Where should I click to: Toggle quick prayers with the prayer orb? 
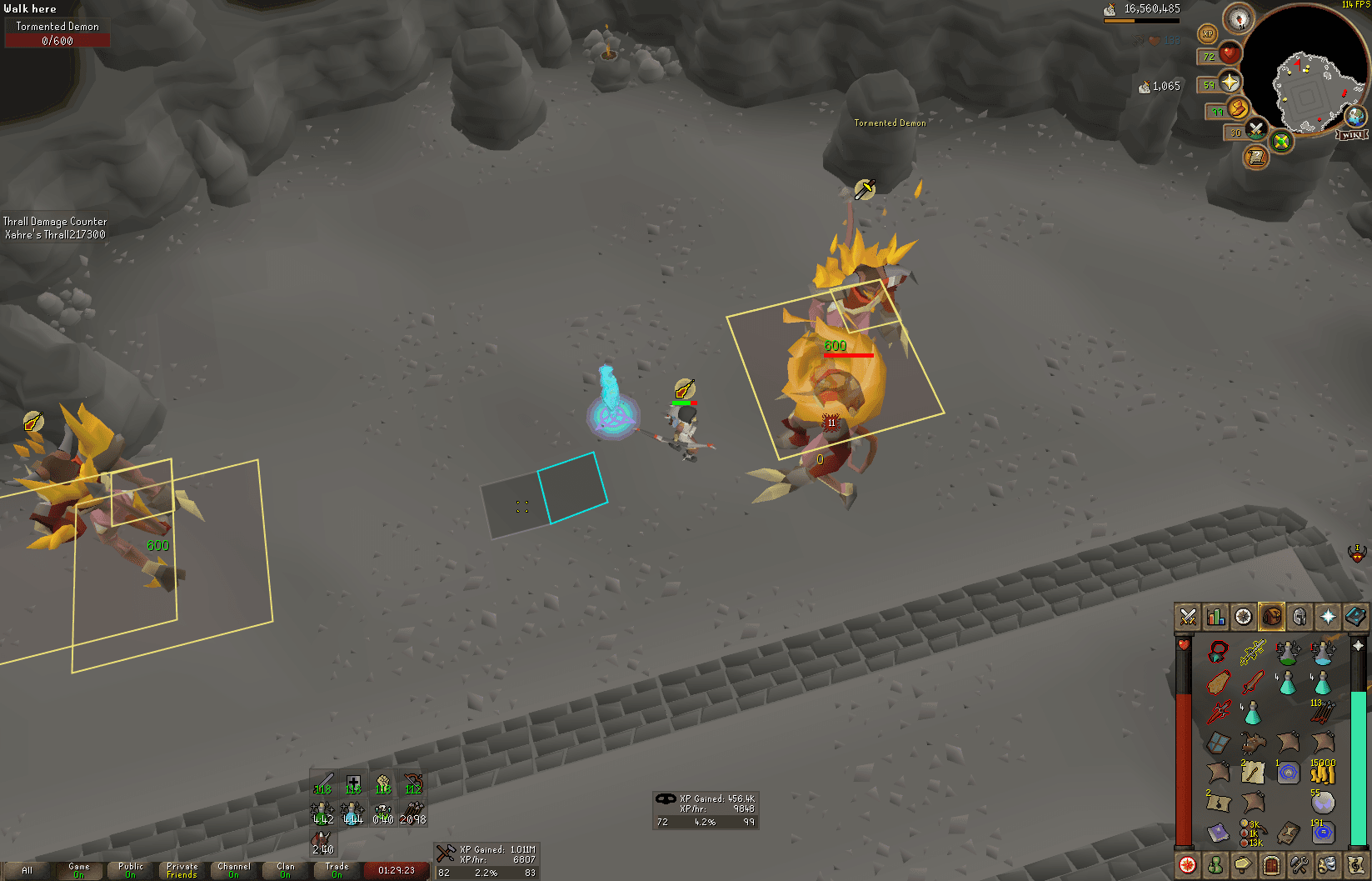1230,83
